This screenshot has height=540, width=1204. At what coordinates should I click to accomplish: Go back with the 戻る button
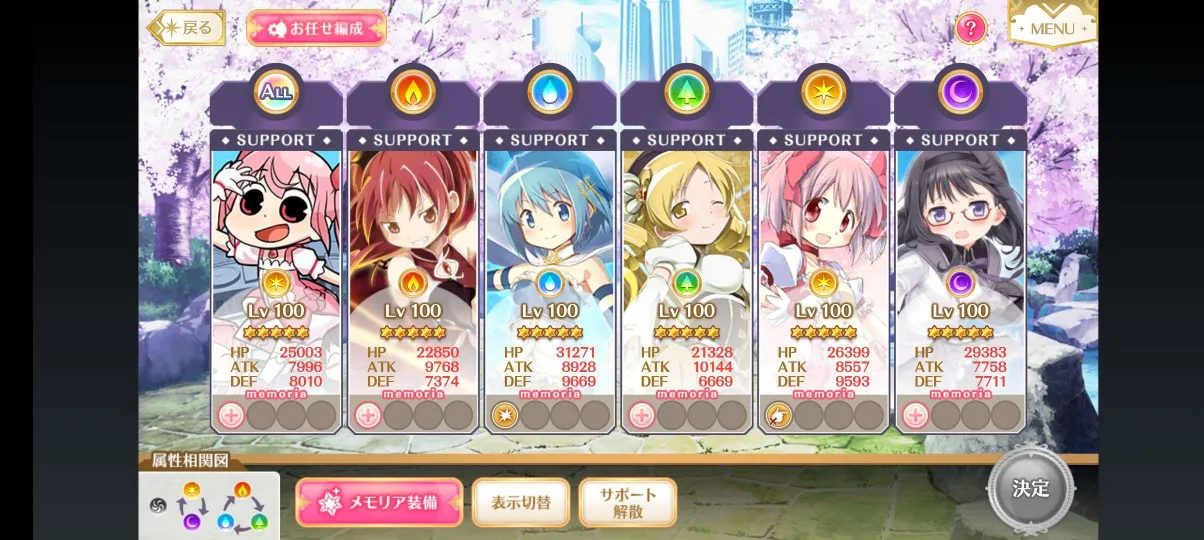pos(188,28)
